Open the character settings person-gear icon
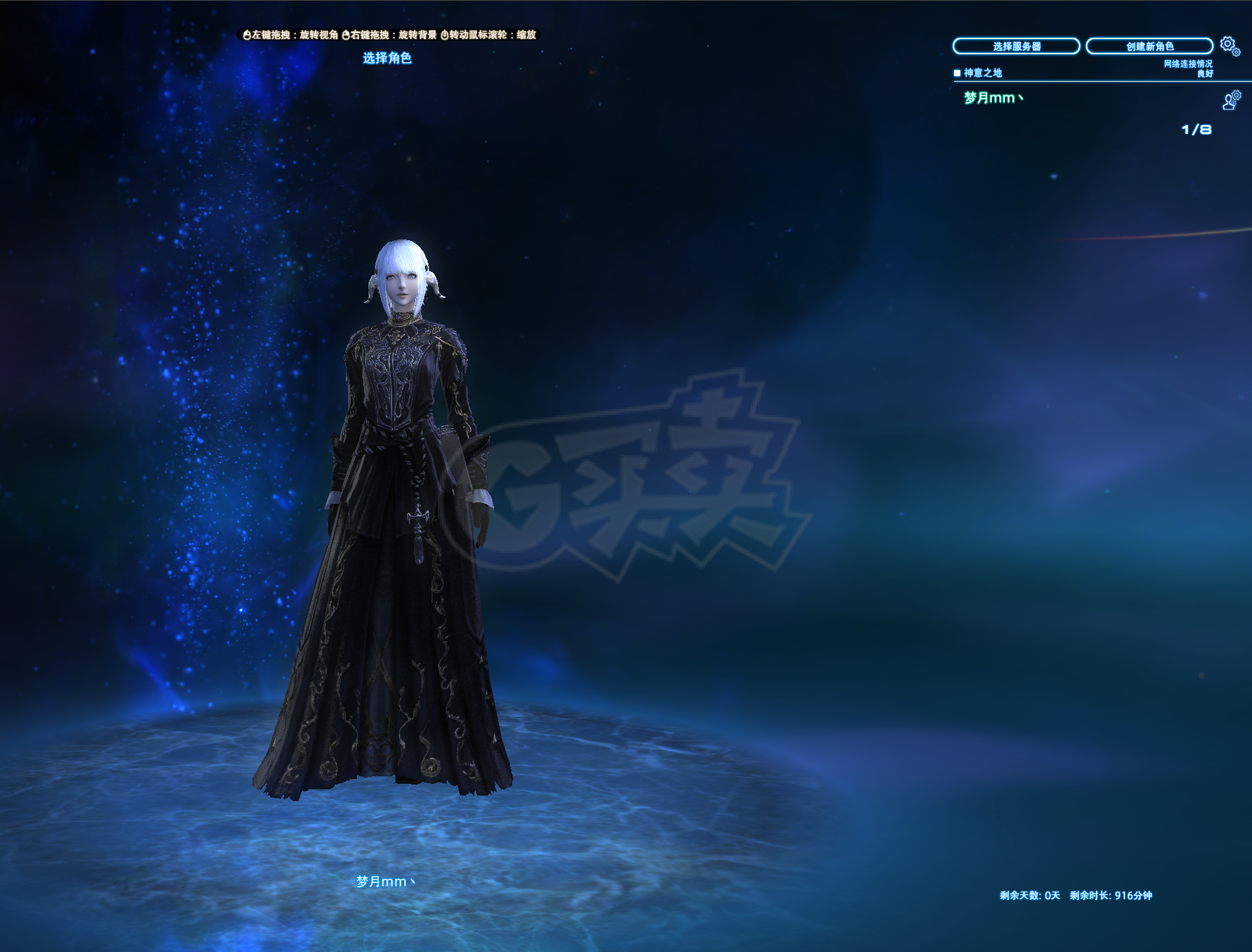 tap(1231, 100)
